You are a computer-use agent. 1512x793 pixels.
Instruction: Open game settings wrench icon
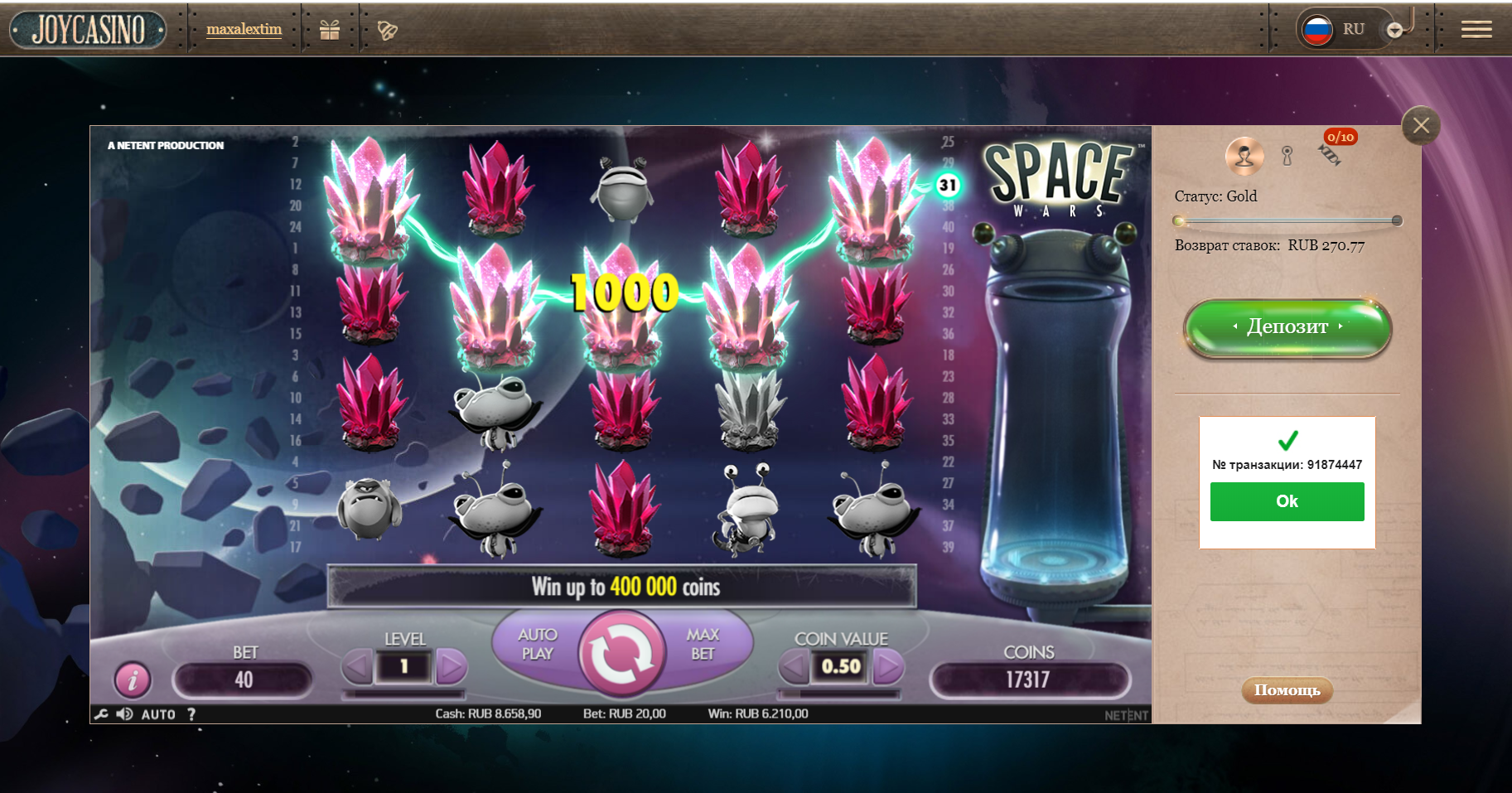101,714
